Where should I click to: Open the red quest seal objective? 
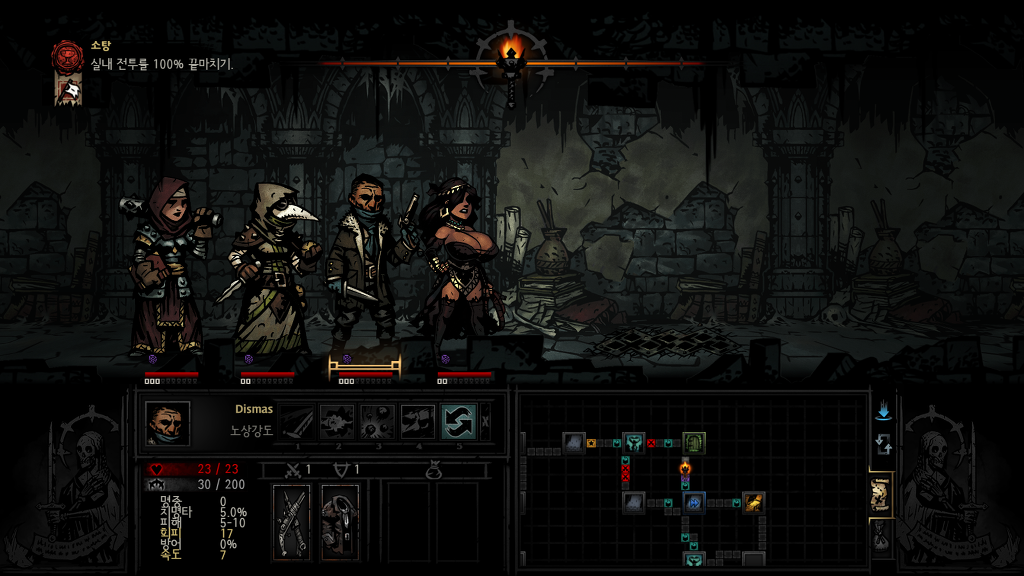[68, 54]
